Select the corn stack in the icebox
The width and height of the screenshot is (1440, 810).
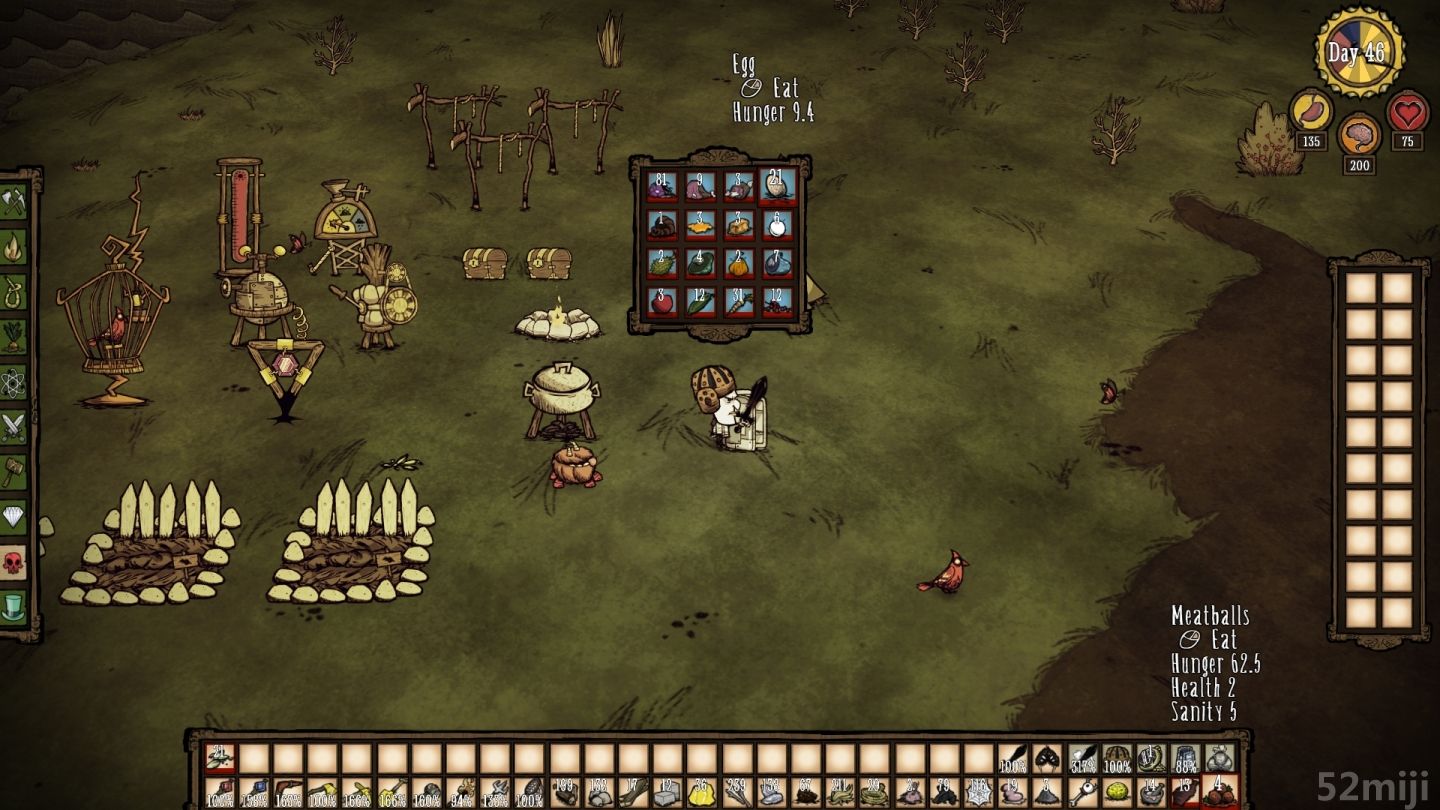[x=699, y=302]
